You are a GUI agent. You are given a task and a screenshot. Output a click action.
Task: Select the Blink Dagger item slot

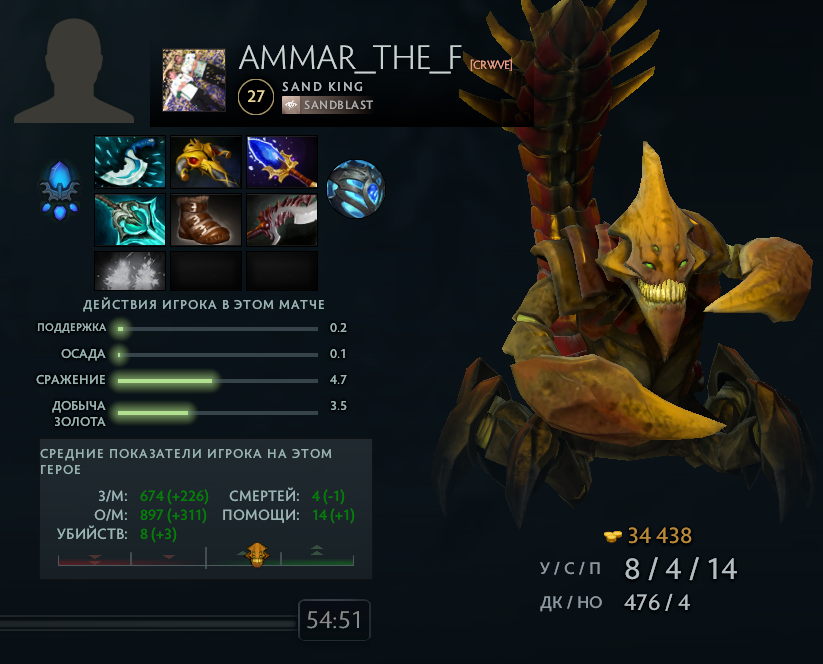pyautogui.click(x=130, y=162)
